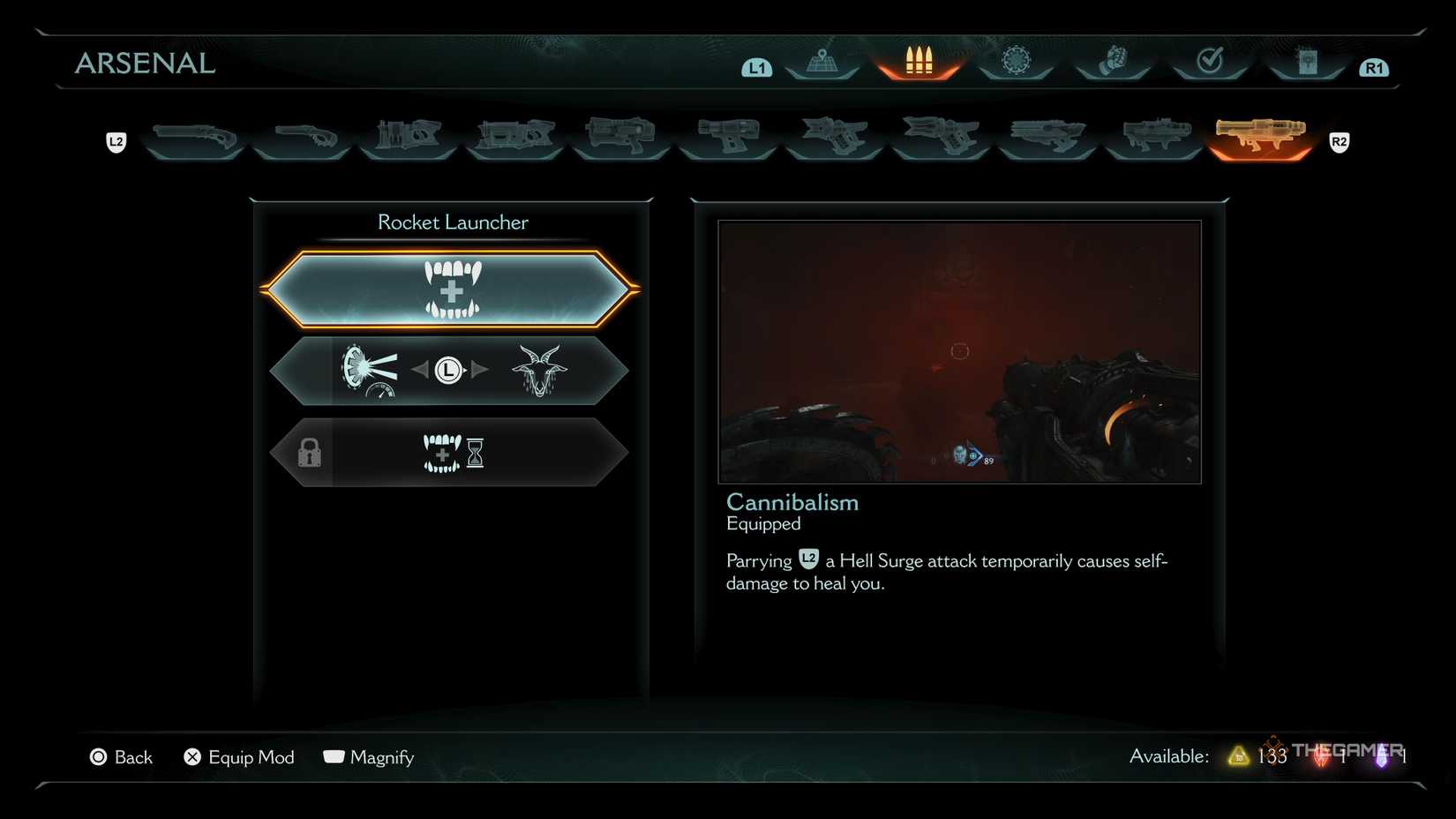Switch to the gauntlet fist tab
The width and height of the screenshot is (1456, 819).
[1113, 62]
